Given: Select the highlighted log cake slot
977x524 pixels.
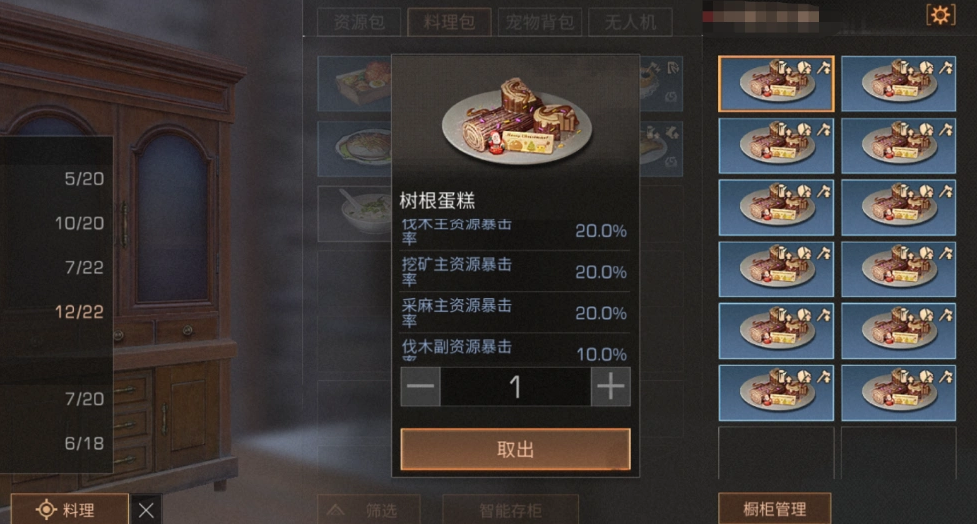Looking at the screenshot, I should click(776, 83).
